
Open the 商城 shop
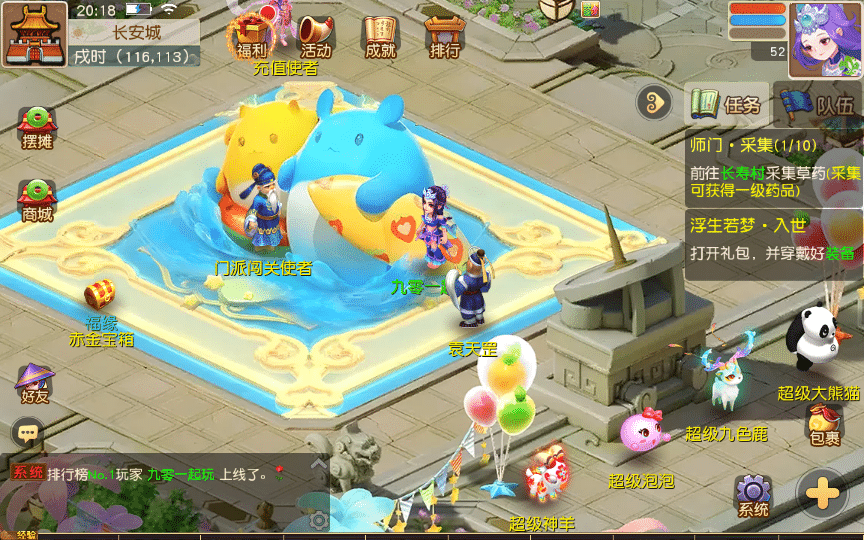point(37,200)
